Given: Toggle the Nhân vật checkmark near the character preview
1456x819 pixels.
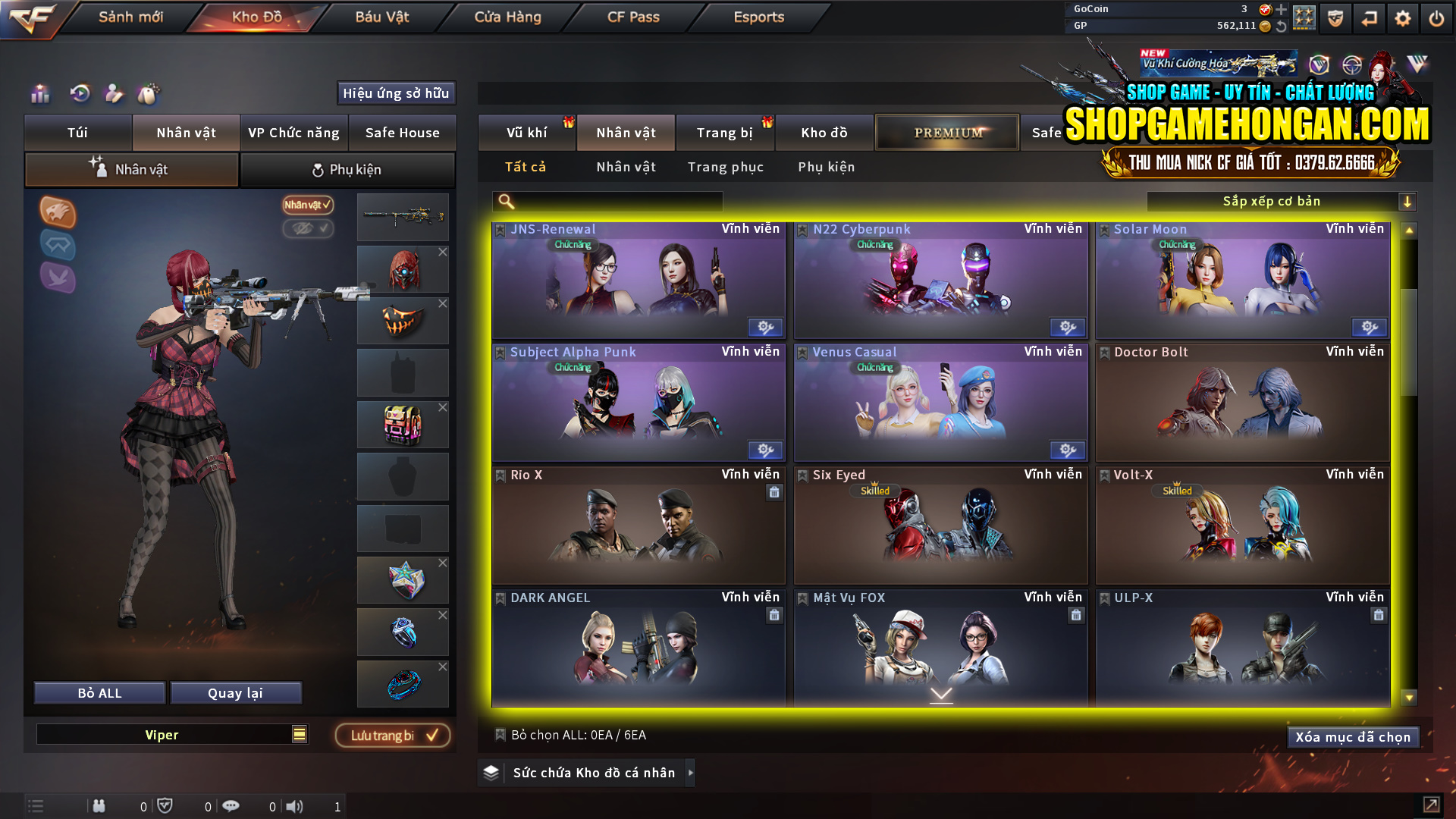Looking at the screenshot, I should pyautogui.click(x=306, y=206).
